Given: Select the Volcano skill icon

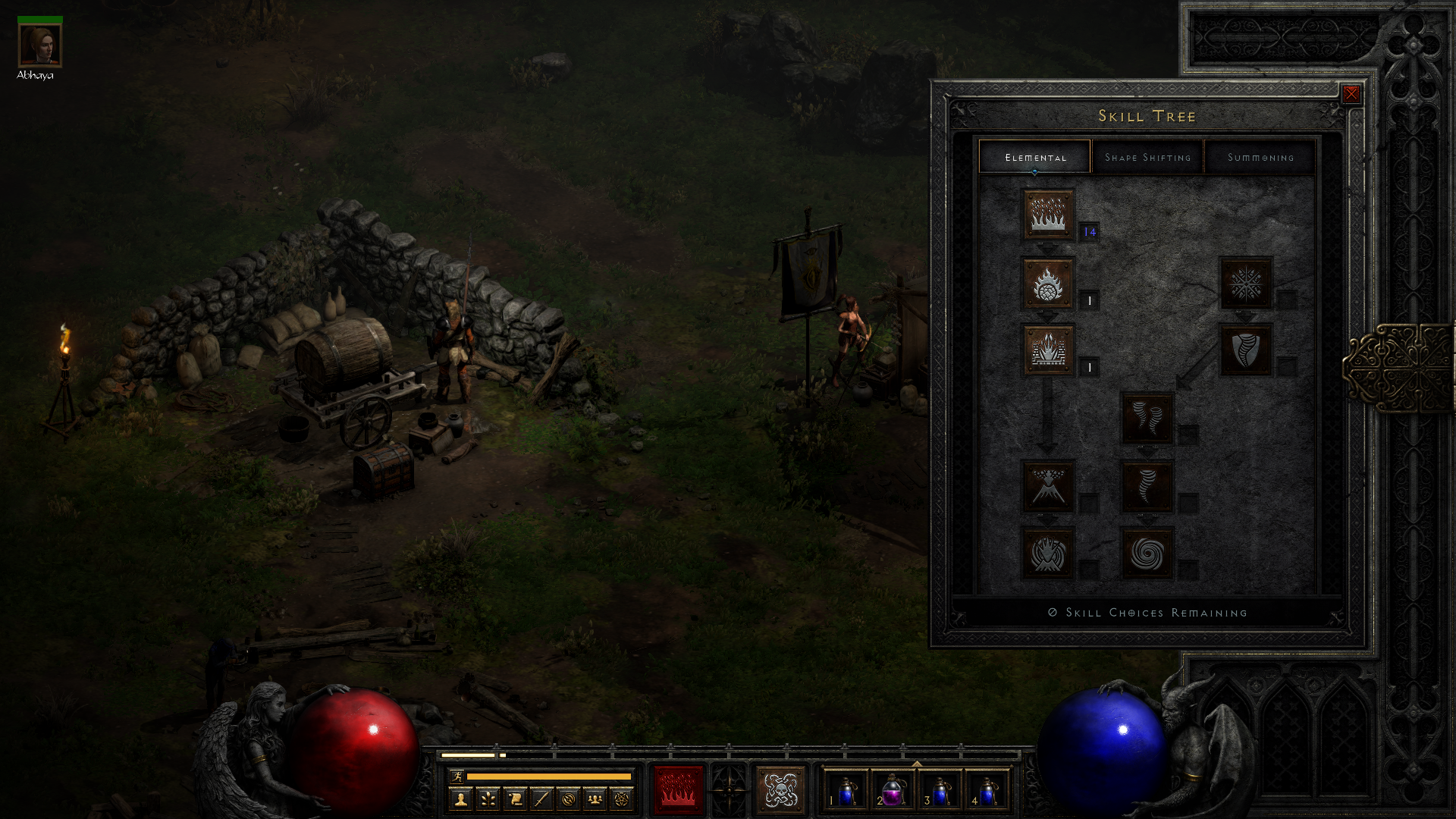Looking at the screenshot, I should click(x=1048, y=486).
